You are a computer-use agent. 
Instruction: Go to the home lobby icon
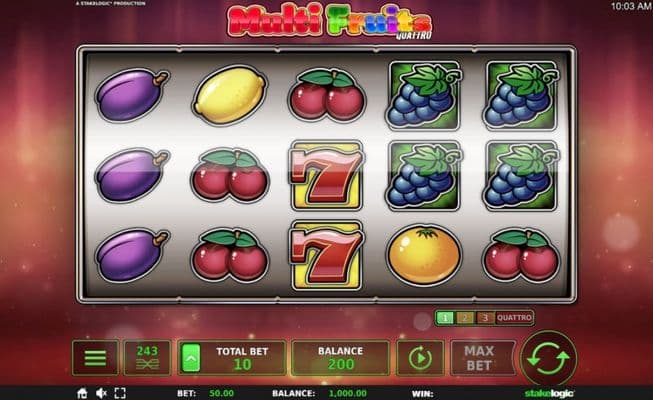click(82, 393)
